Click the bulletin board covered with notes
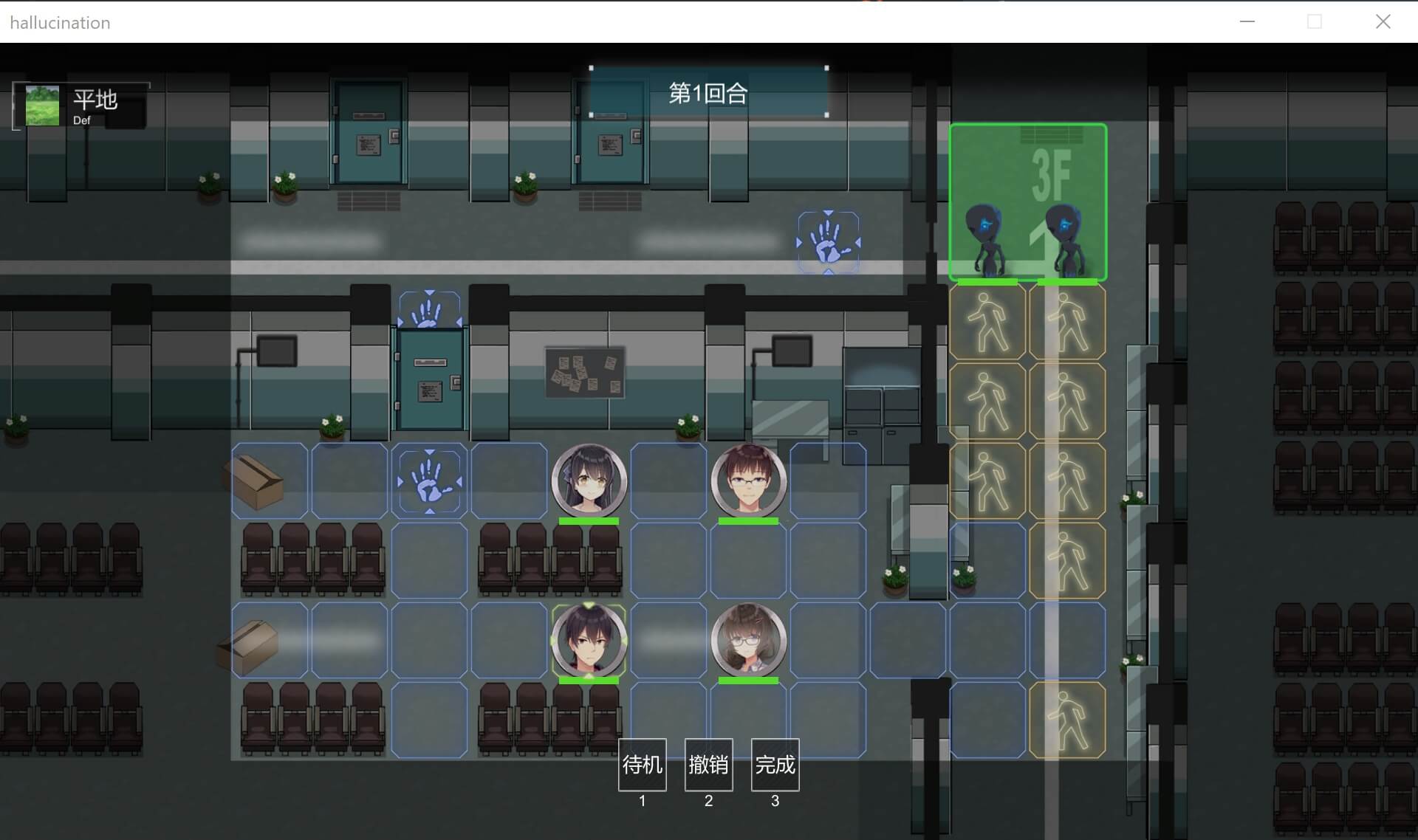Image resolution: width=1418 pixels, height=840 pixels. [586, 371]
